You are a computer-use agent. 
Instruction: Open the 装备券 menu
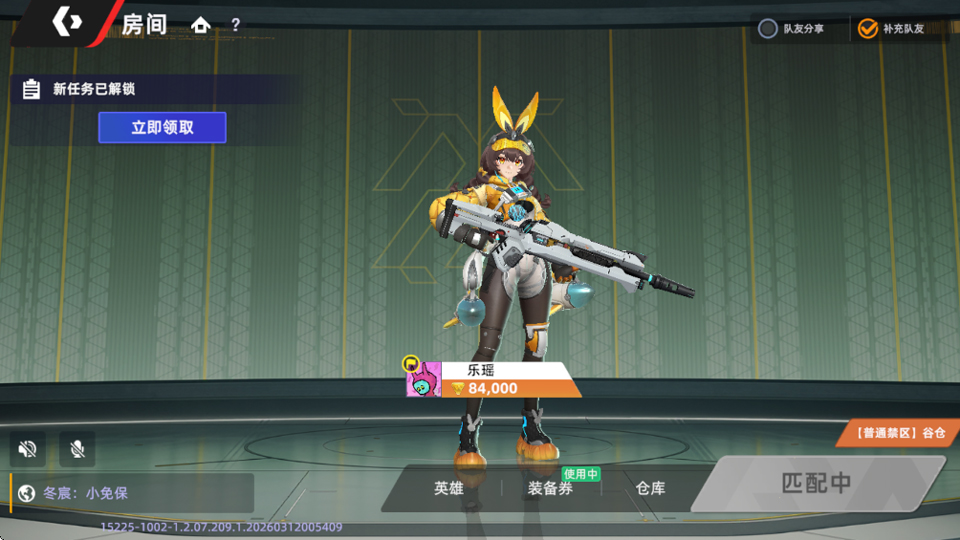(550, 488)
